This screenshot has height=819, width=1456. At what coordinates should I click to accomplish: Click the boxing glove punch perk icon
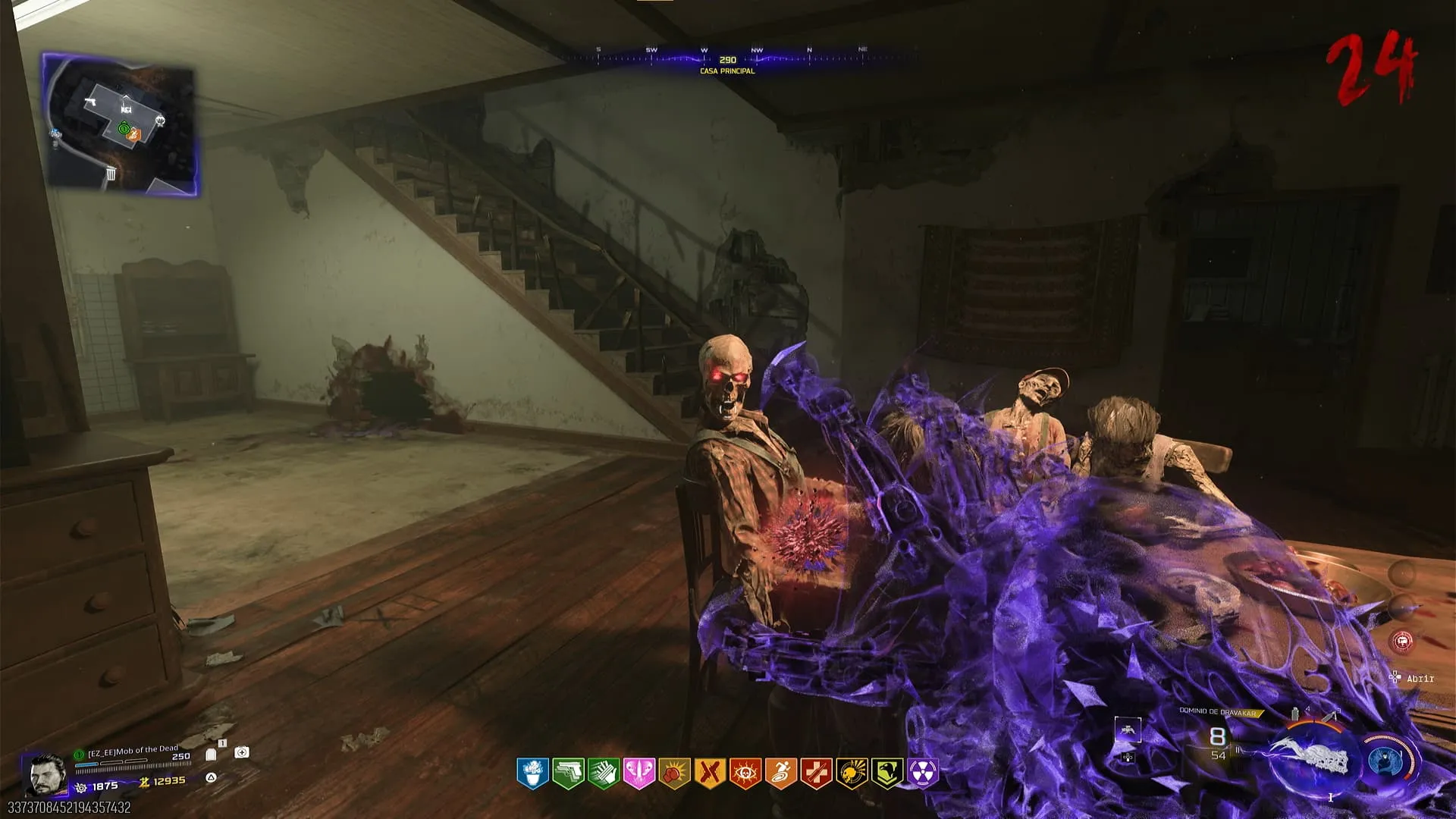pyautogui.click(x=674, y=773)
